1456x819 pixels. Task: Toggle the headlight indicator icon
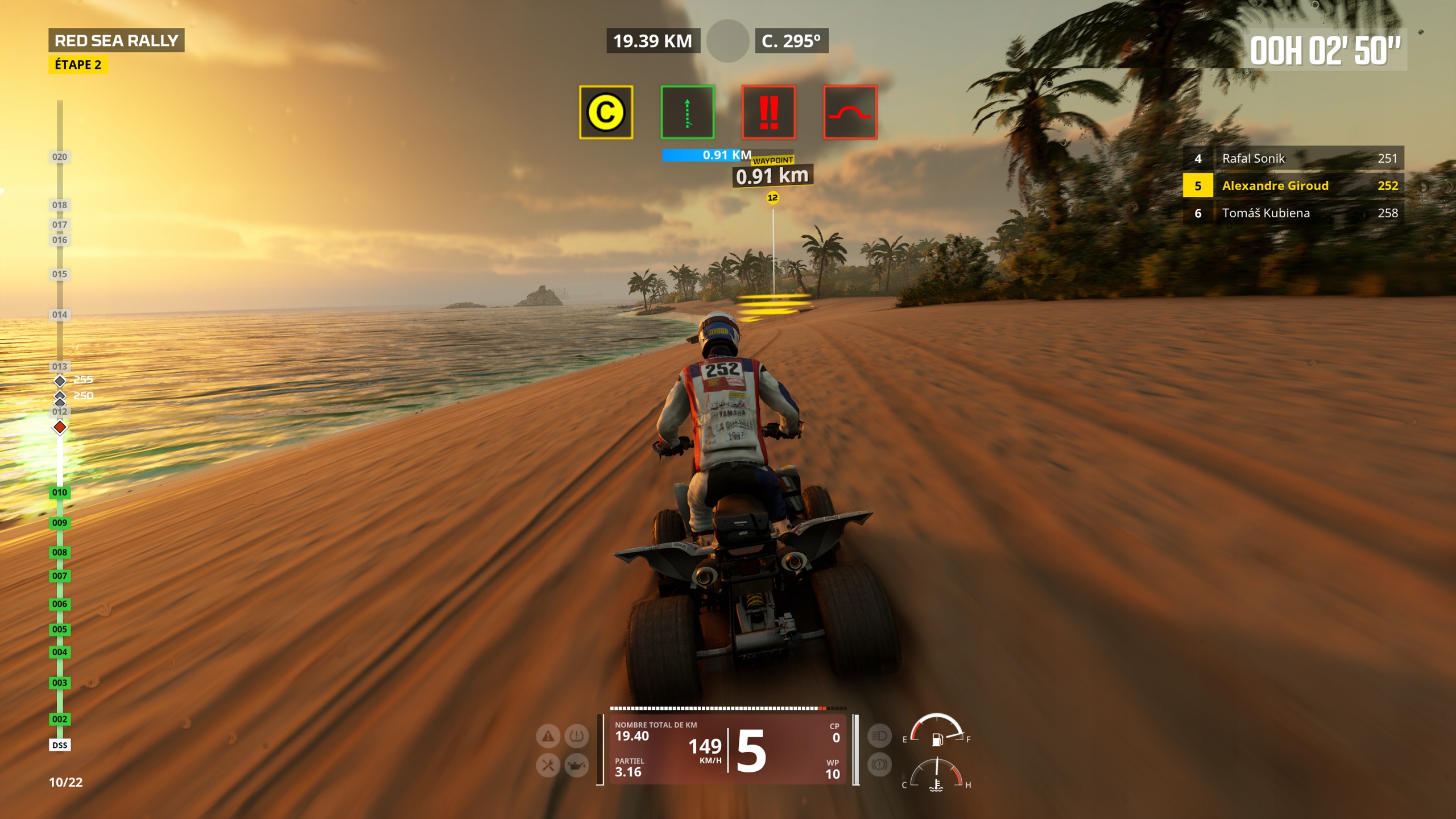[x=879, y=736]
